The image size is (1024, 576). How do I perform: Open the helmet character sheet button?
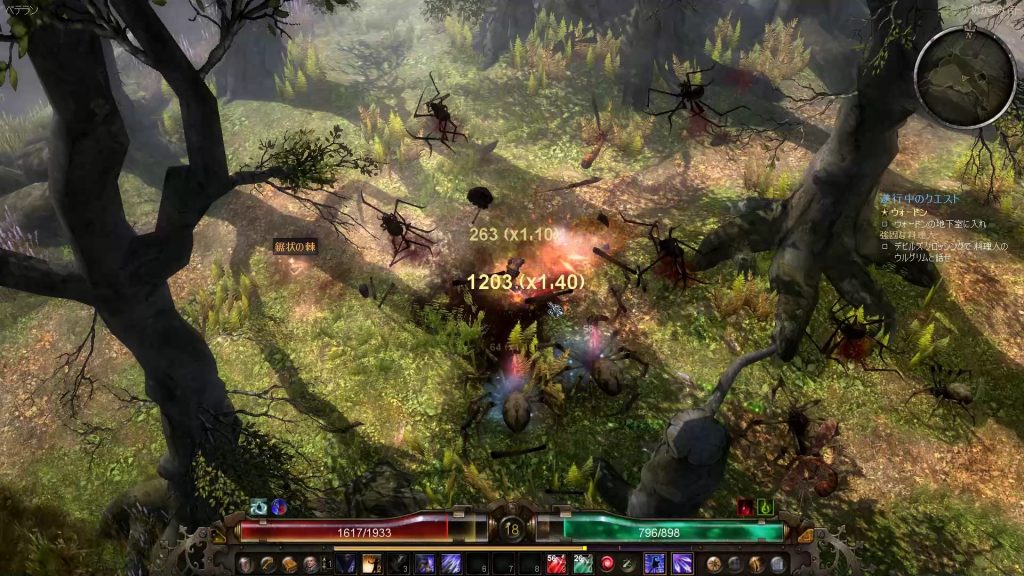[244, 564]
